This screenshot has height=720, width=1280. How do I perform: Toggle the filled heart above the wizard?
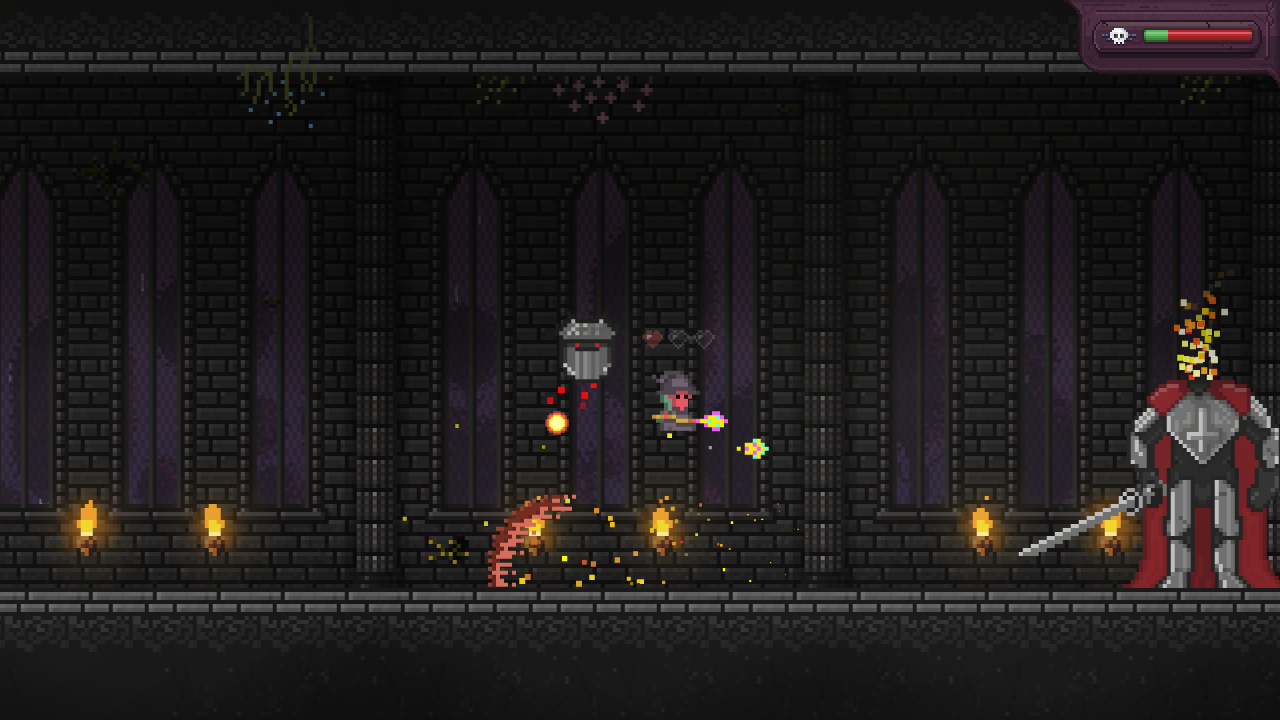pyautogui.click(x=652, y=338)
